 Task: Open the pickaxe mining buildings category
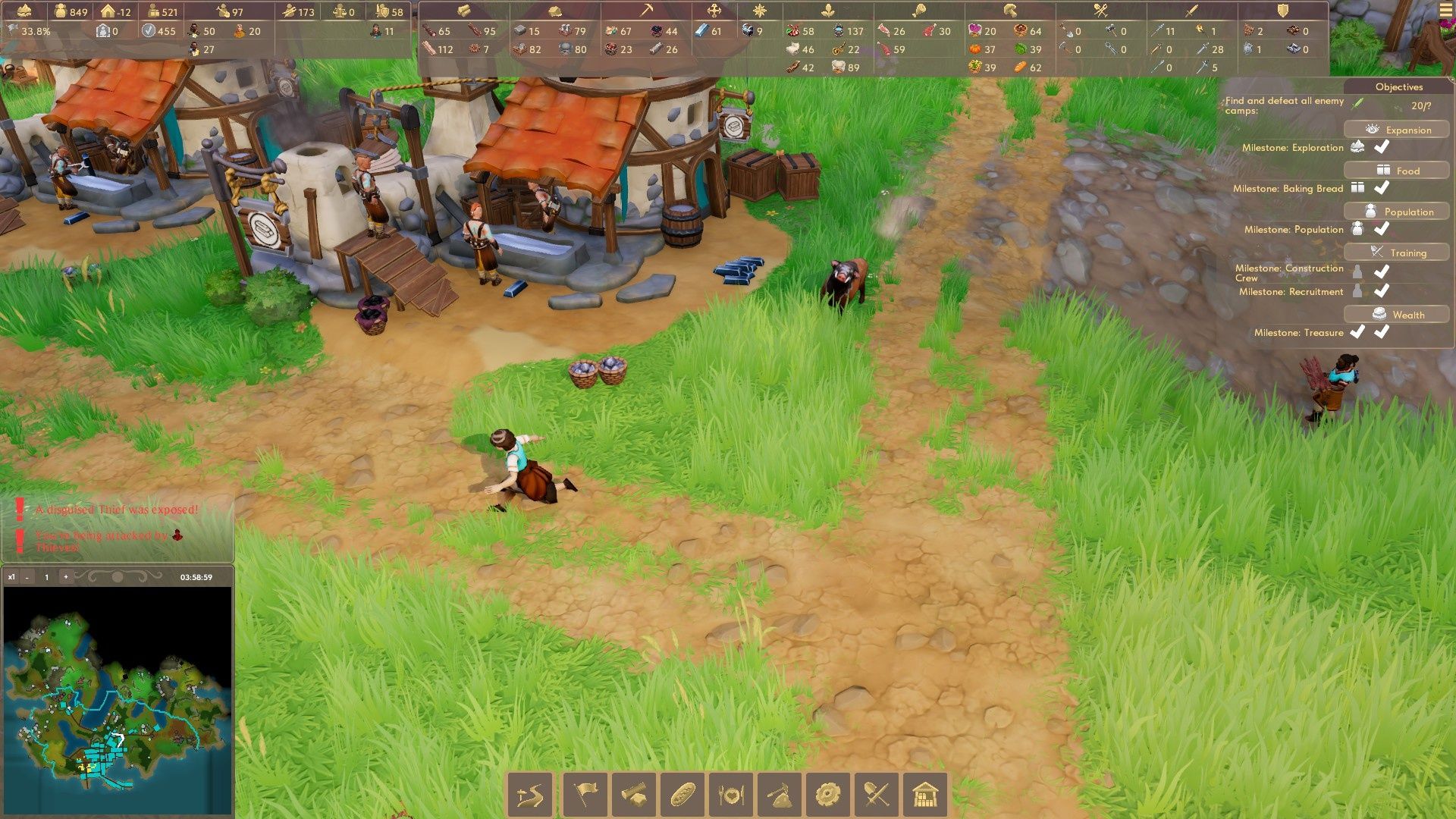tap(780, 795)
